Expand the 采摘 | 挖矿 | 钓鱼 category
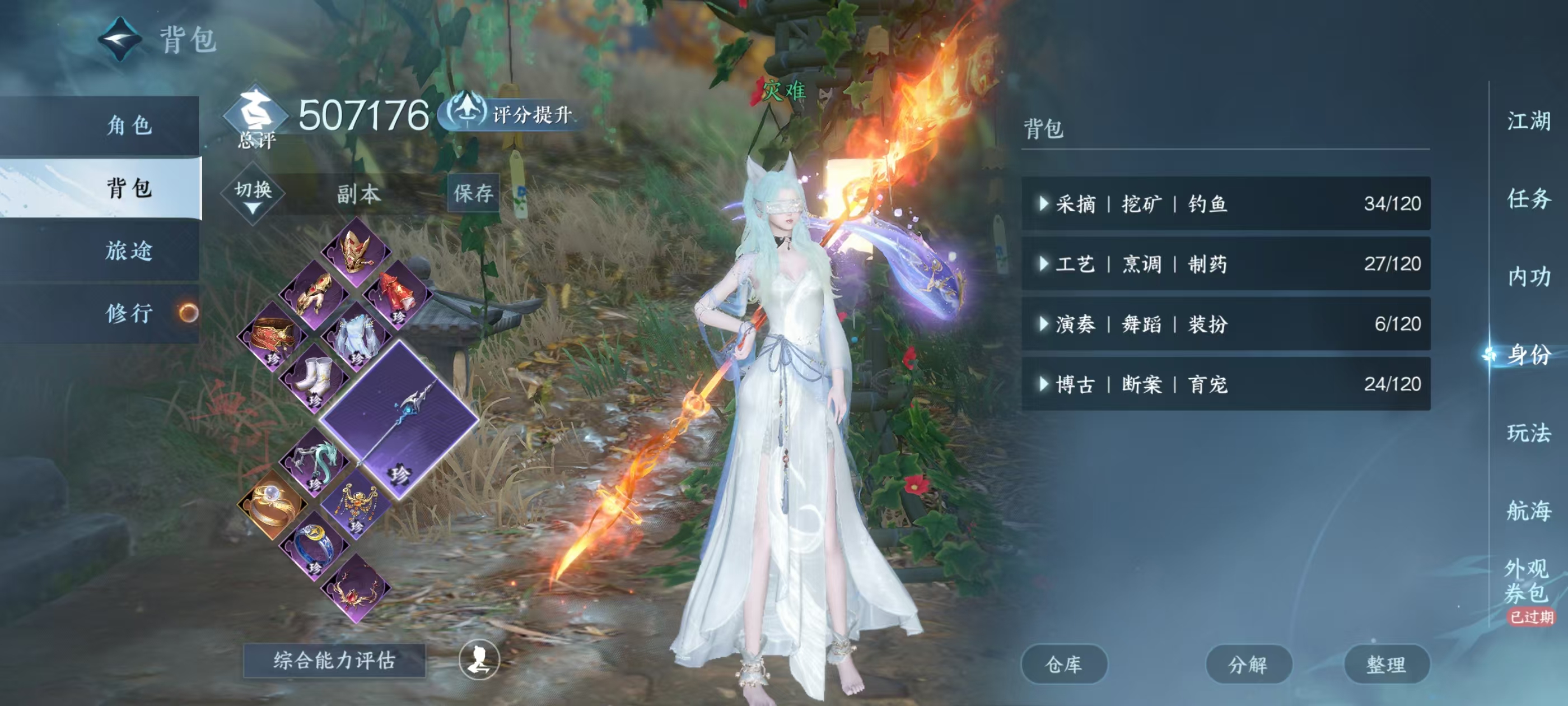The width and height of the screenshot is (1568, 706). pyautogui.click(x=1225, y=203)
